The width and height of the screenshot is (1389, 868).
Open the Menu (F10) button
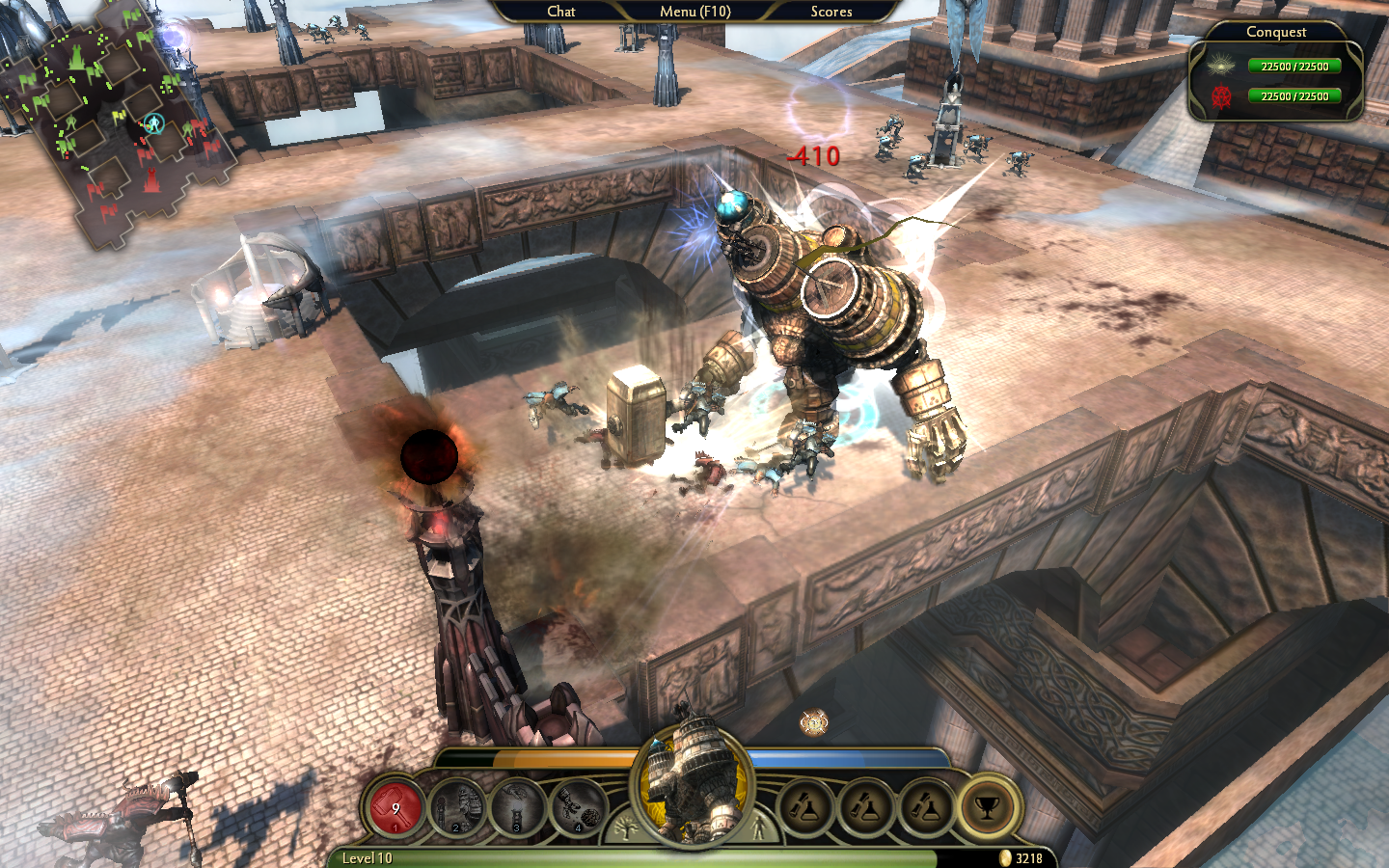click(694, 12)
